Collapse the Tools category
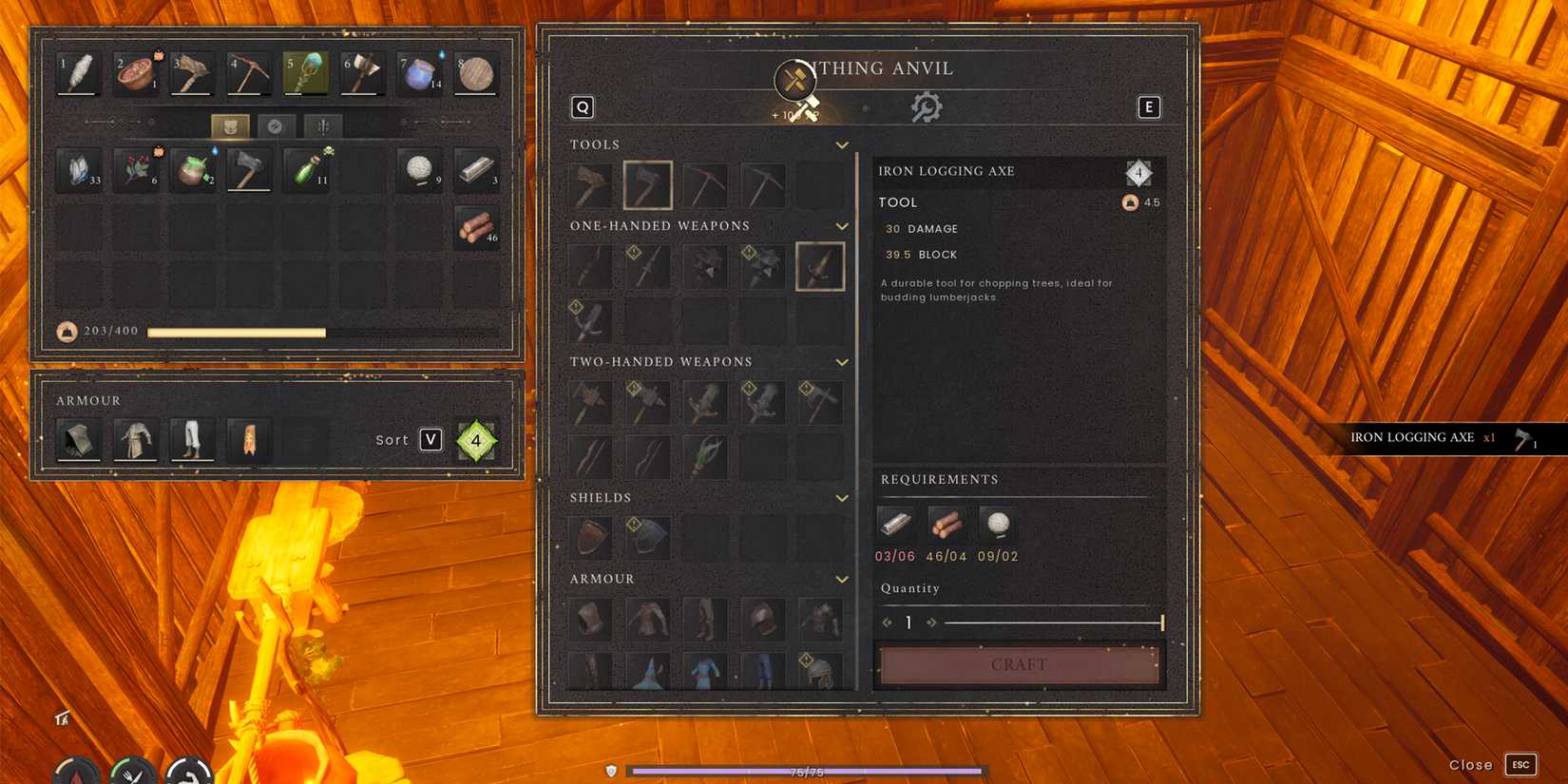This screenshot has height=784, width=1568. (841, 144)
